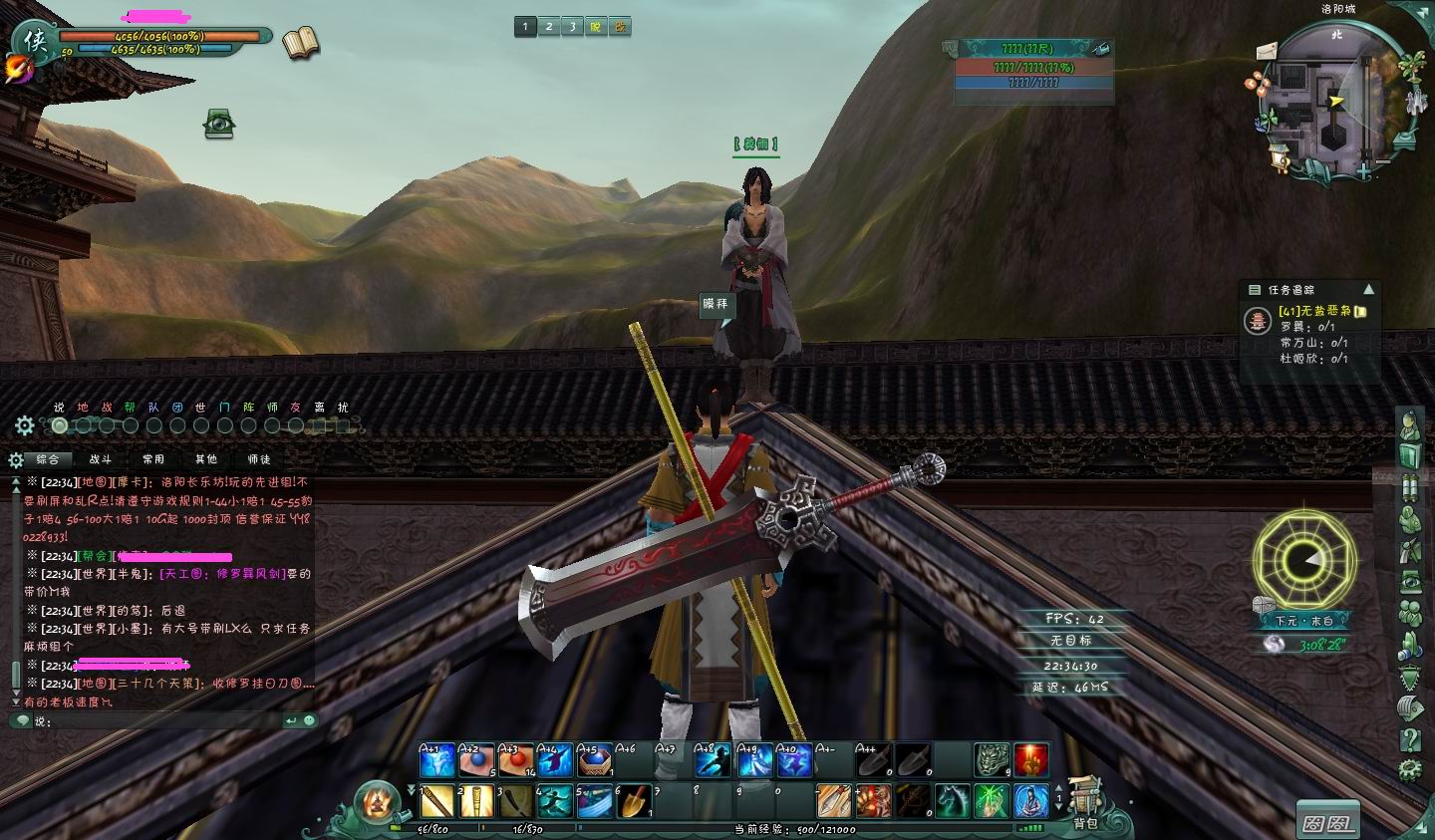The width and height of the screenshot is (1435, 840).
Task: Use the red orb item on A+3
Action: pyautogui.click(x=515, y=761)
